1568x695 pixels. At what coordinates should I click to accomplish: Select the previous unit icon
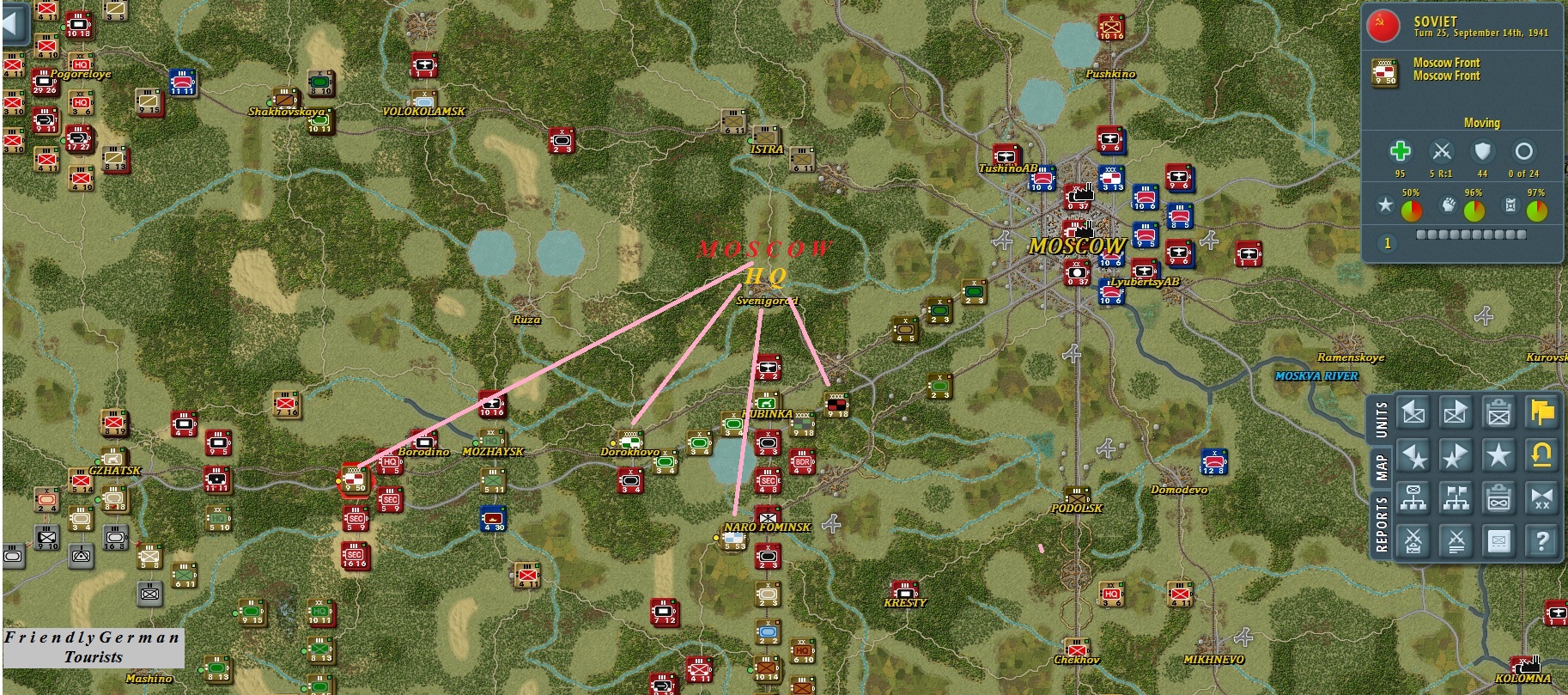[1413, 412]
